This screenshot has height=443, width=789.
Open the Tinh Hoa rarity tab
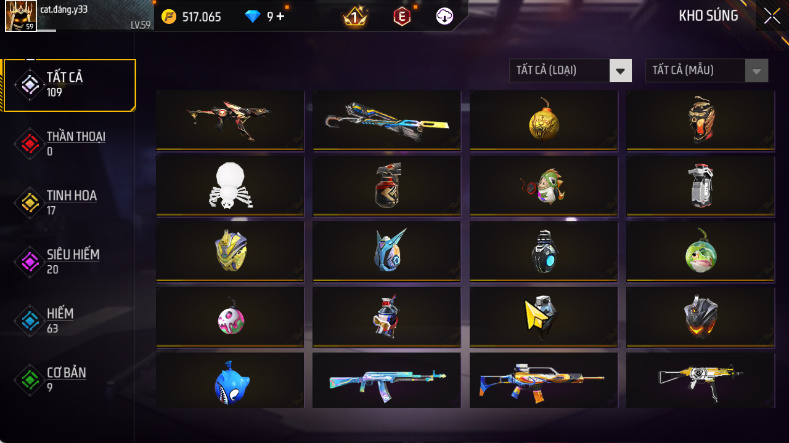point(70,202)
